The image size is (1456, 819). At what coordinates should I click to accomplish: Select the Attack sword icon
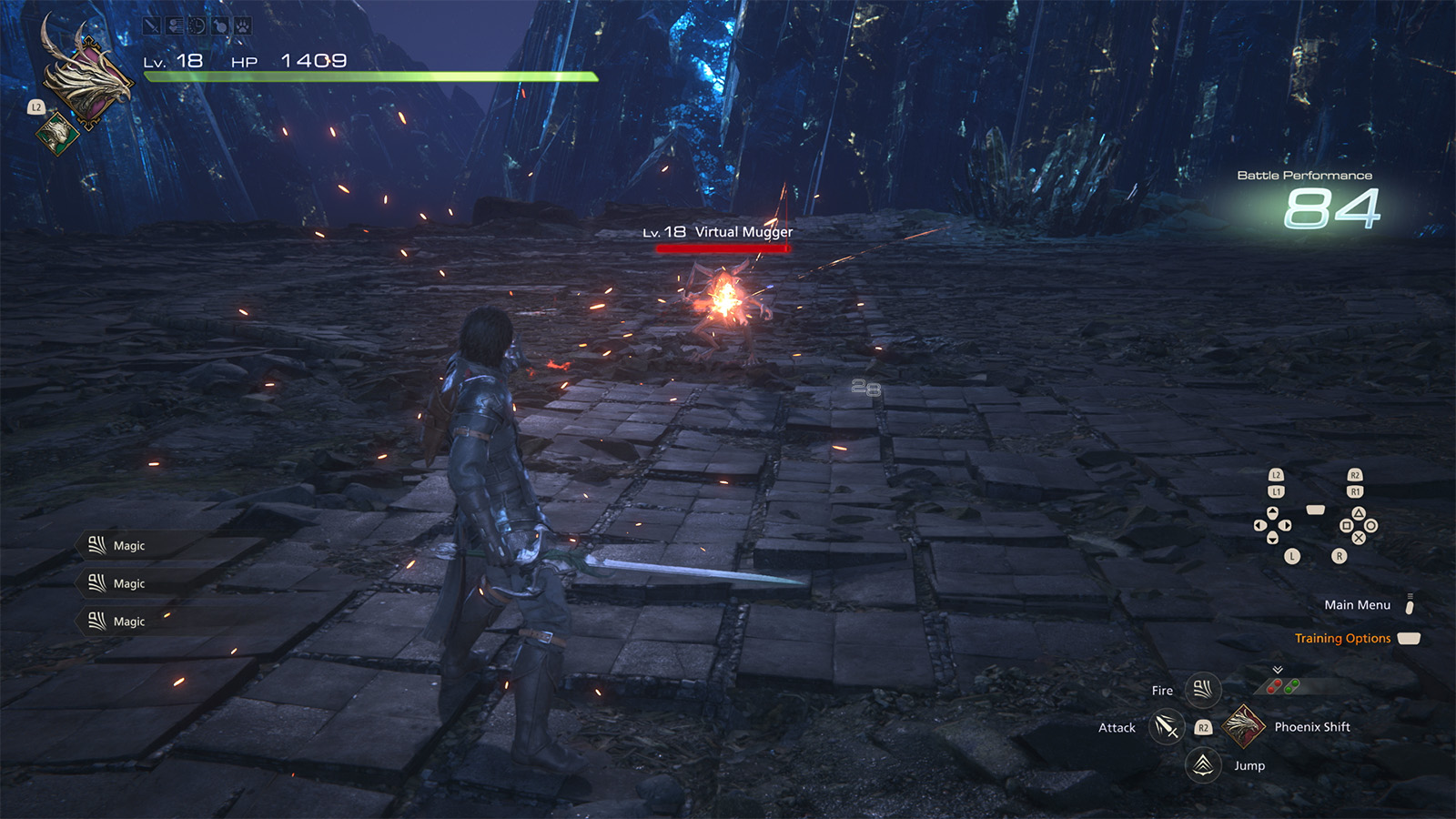1166,727
